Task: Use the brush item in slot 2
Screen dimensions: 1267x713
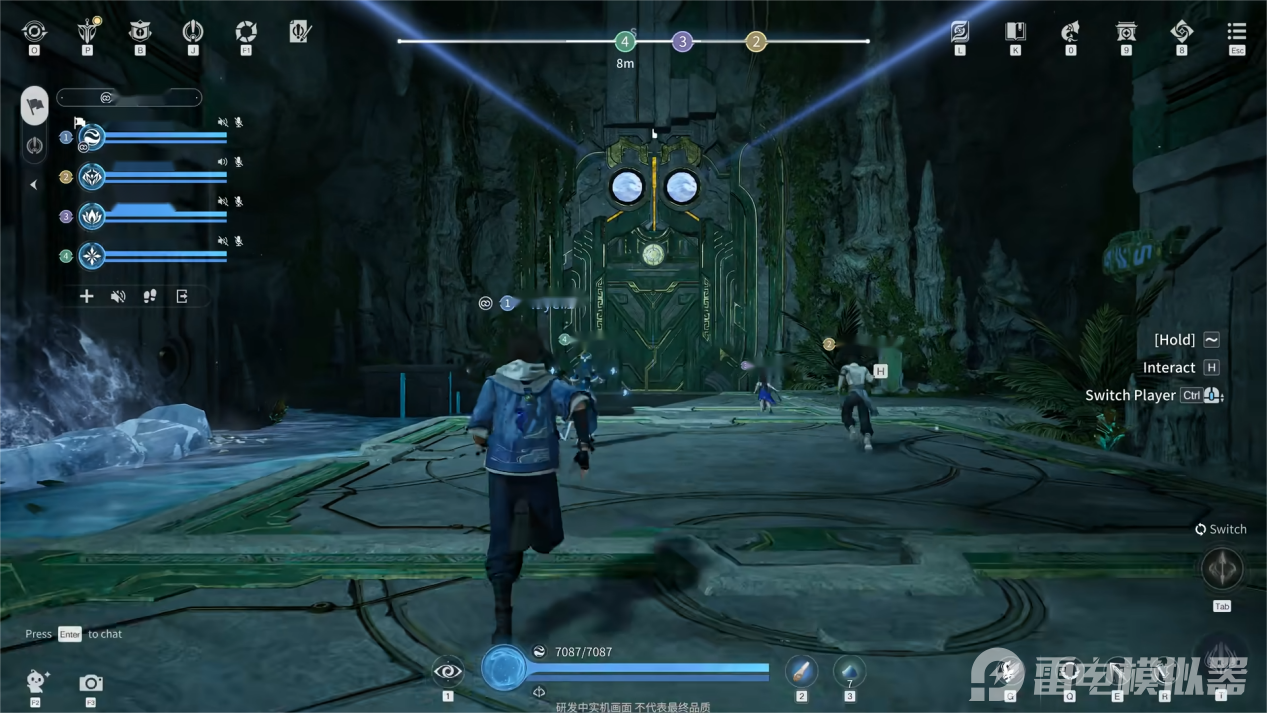Action: (801, 671)
